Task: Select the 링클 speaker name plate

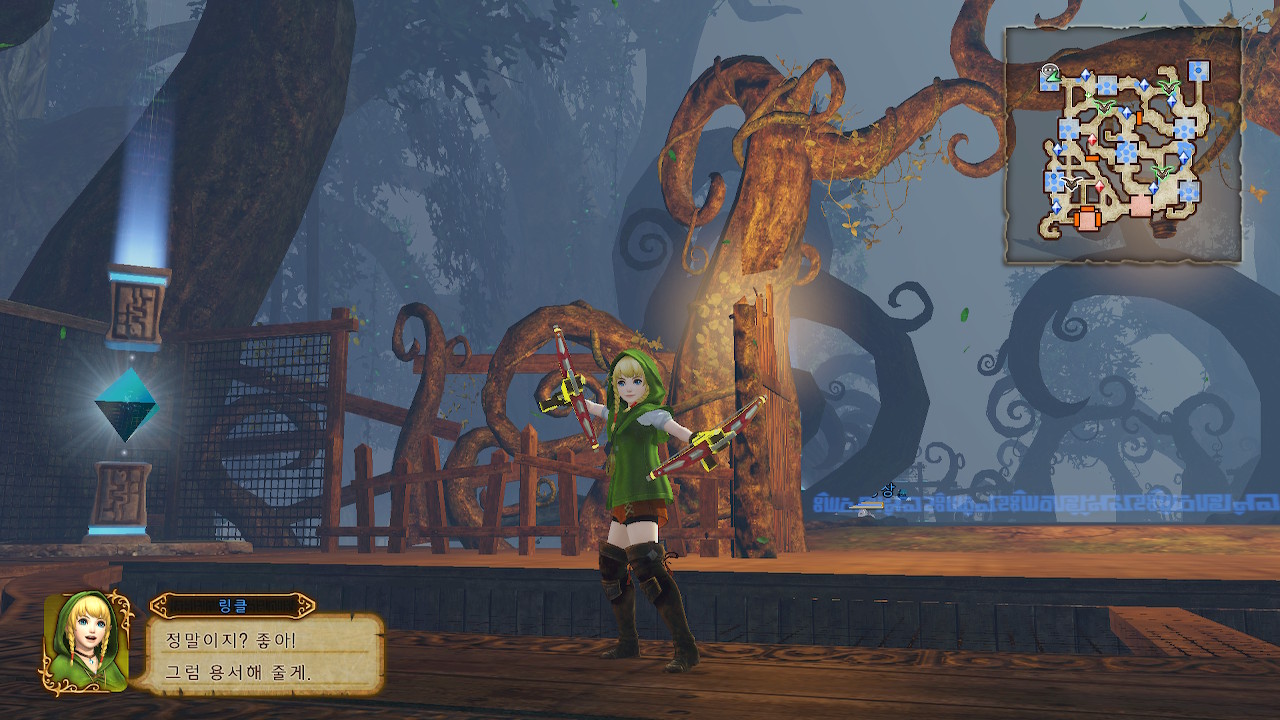Action: click(x=232, y=606)
